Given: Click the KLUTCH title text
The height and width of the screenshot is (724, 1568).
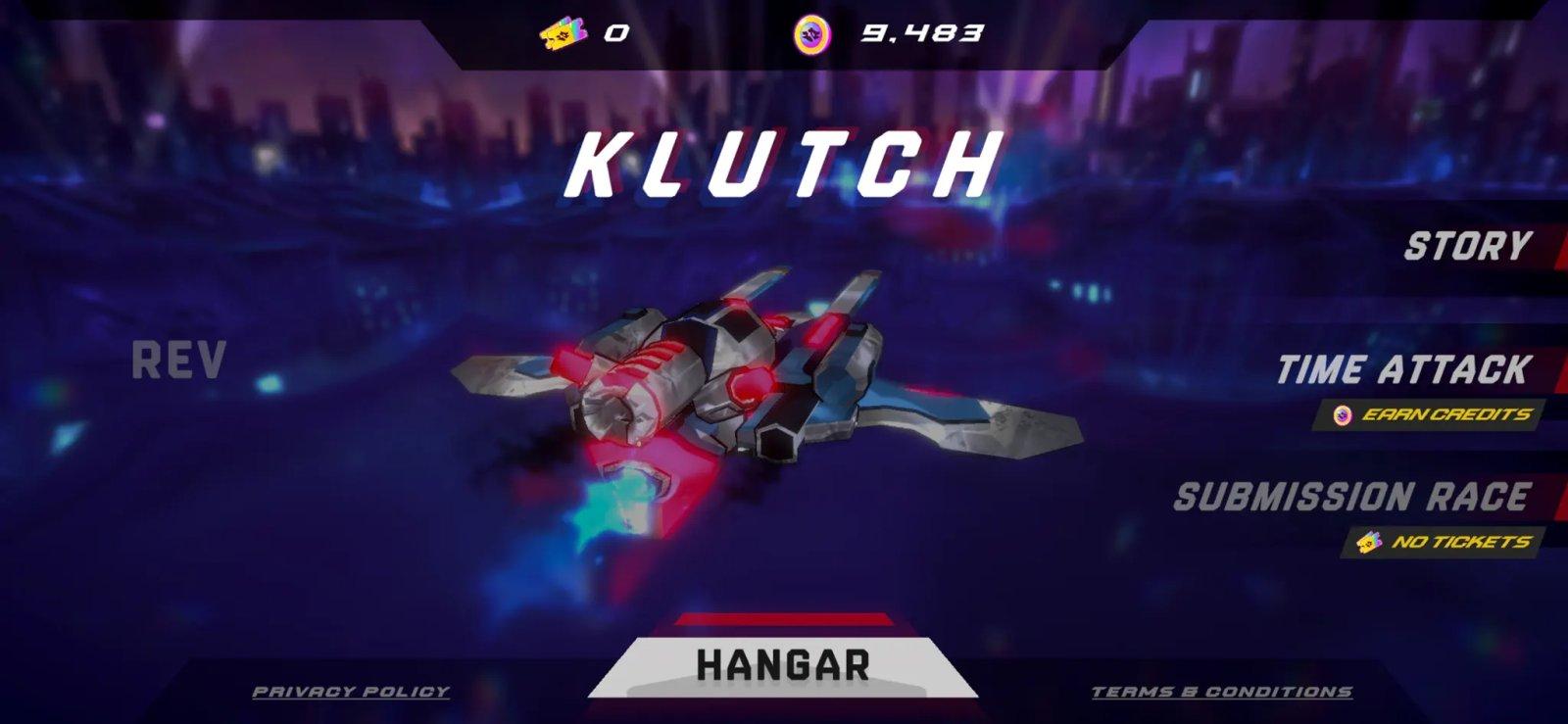Looking at the screenshot, I should coord(782,162).
